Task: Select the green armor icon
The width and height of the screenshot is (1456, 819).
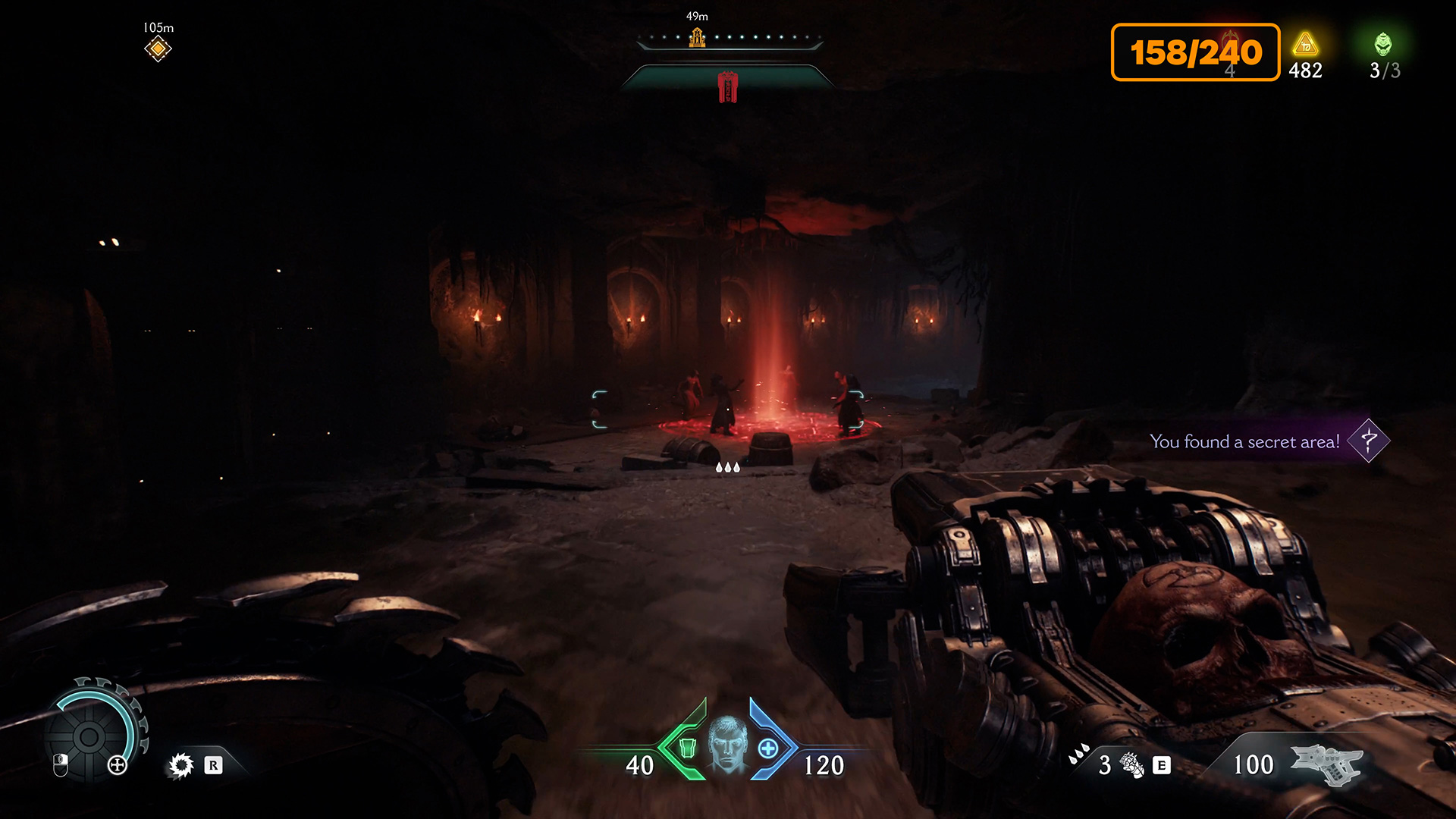Action: tap(687, 748)
